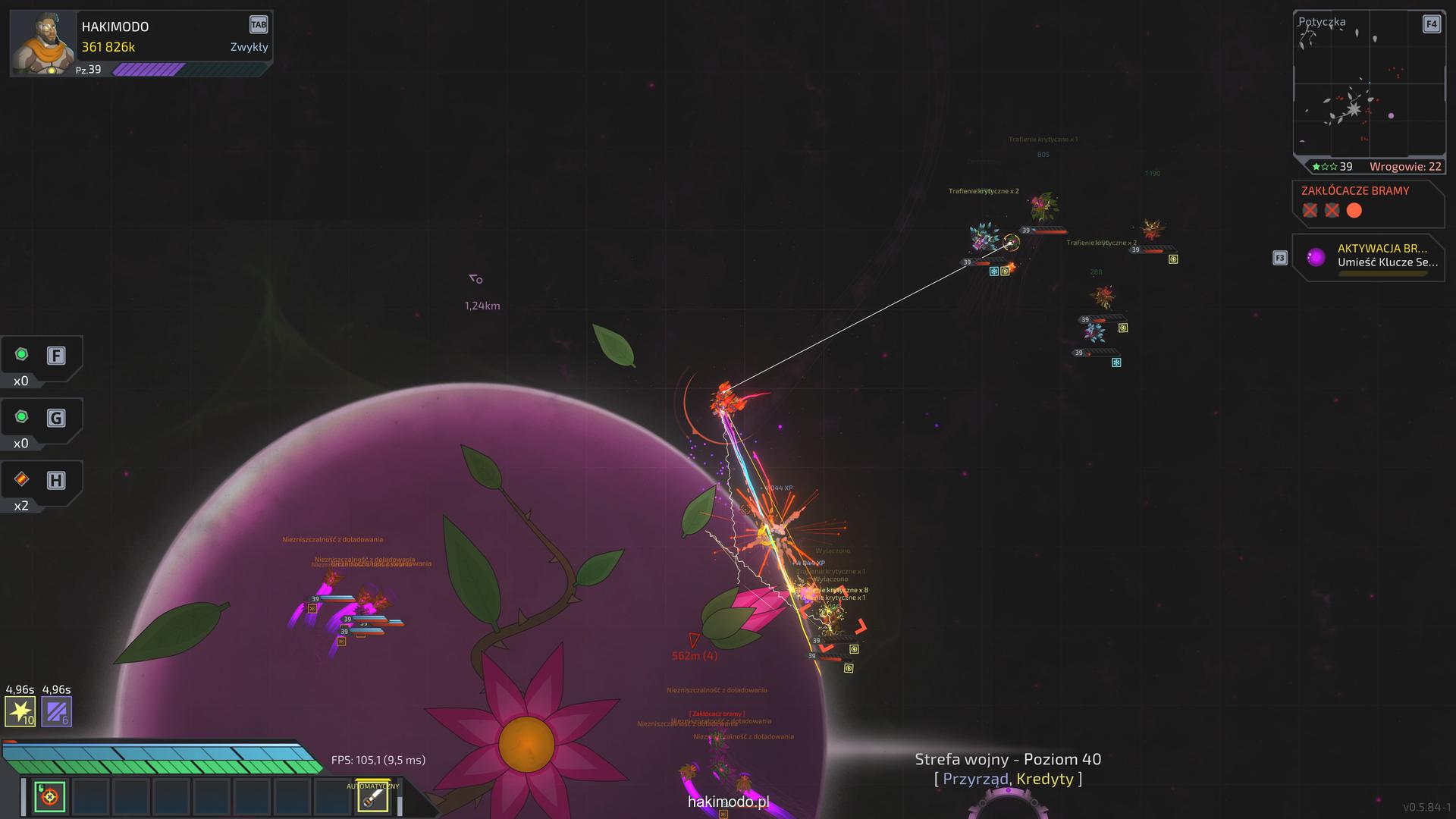Select the targeting crosshair ability slot

point(50,796)
